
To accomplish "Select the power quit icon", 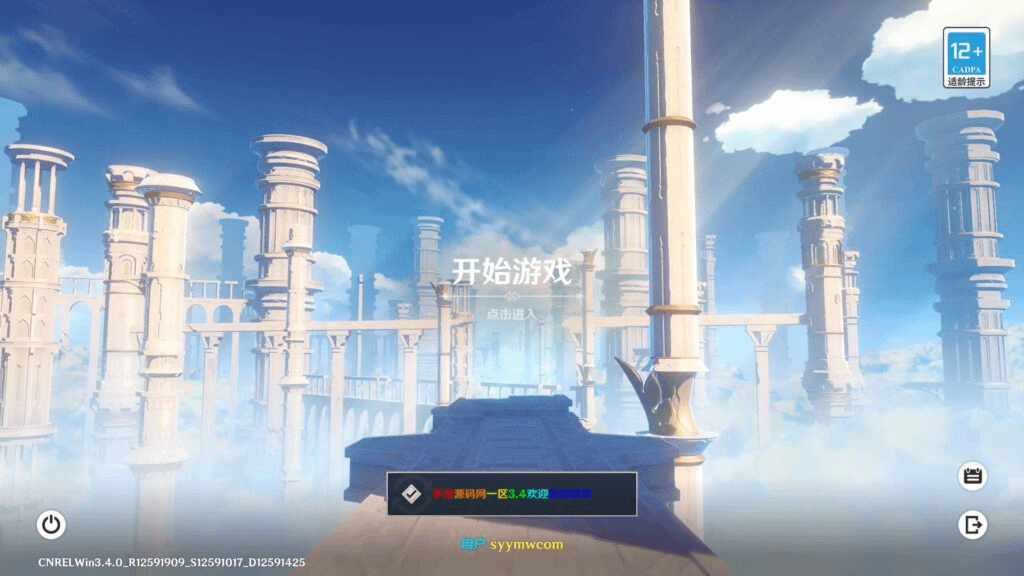I will pyautogui.click(x=51, y=523).
